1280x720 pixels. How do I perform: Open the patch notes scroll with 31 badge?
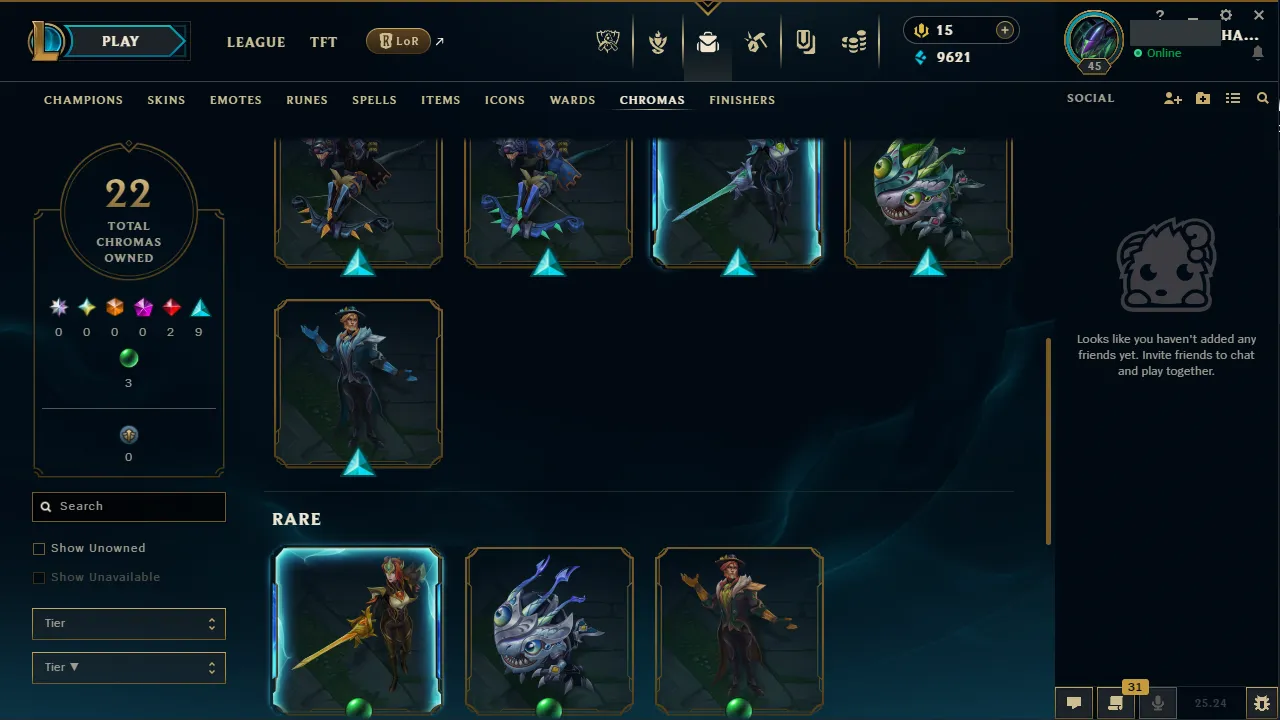[x=1115, y=703]
